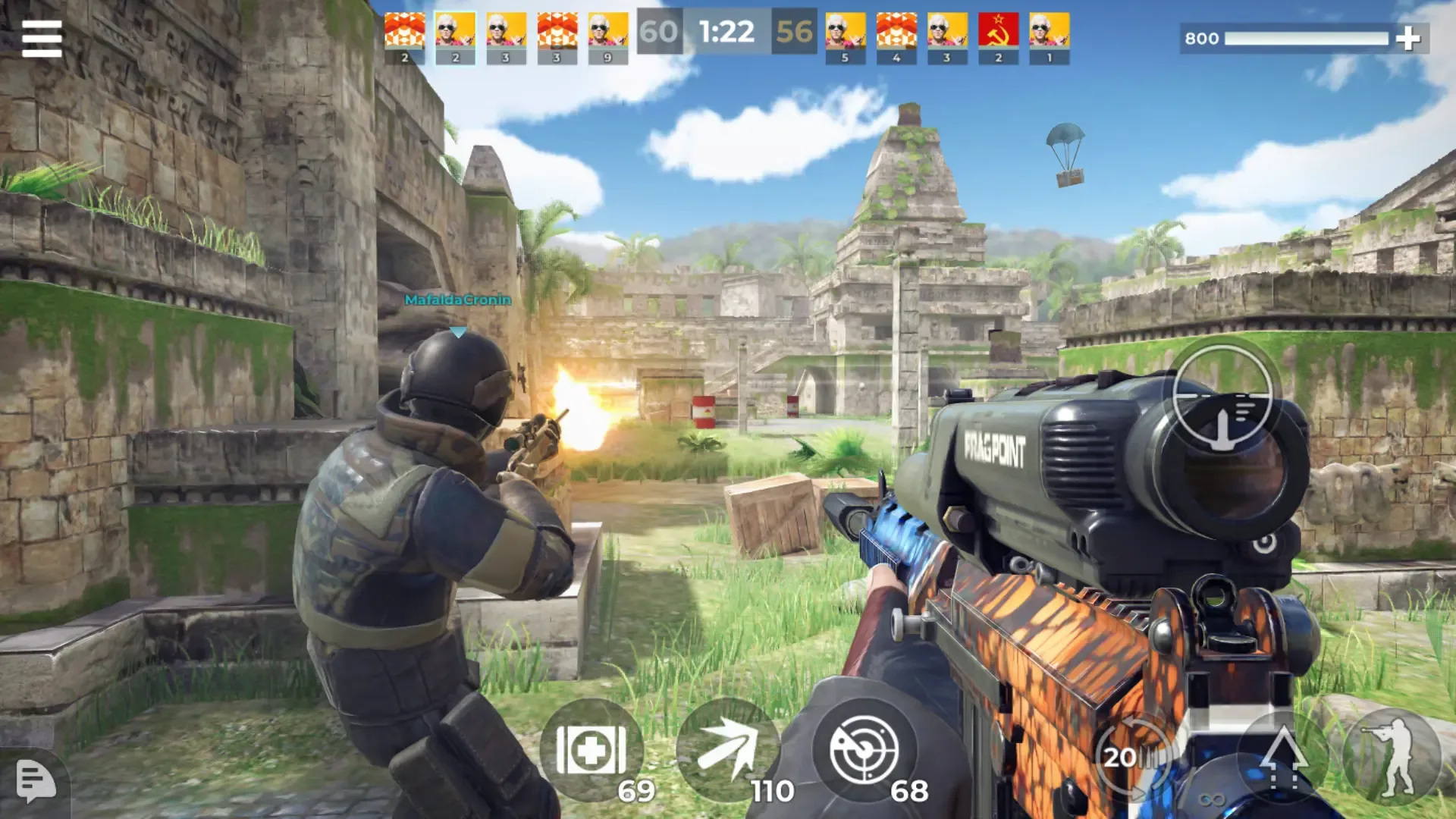The height and width of the screenshot is (819, 1456).
Task: Toggle crouch with the soldier stance button
Action: tap(1395, 755)
